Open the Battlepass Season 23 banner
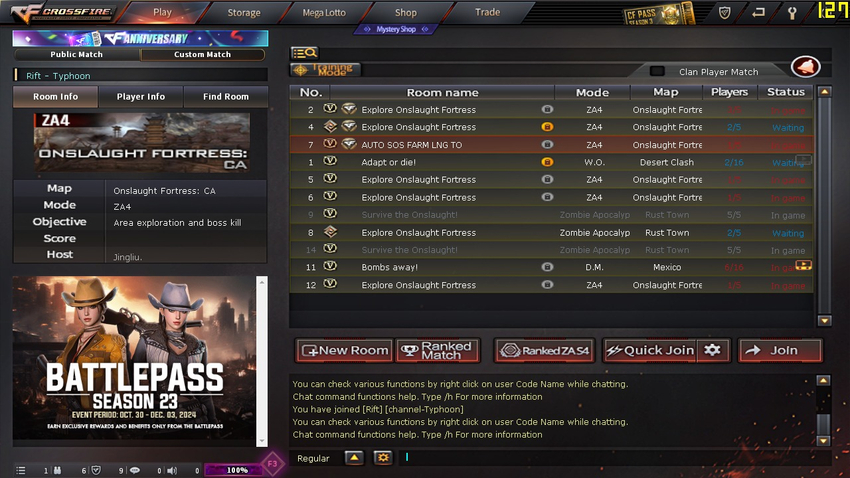Viewport: 850px width, 478px height. click(135, 360)
